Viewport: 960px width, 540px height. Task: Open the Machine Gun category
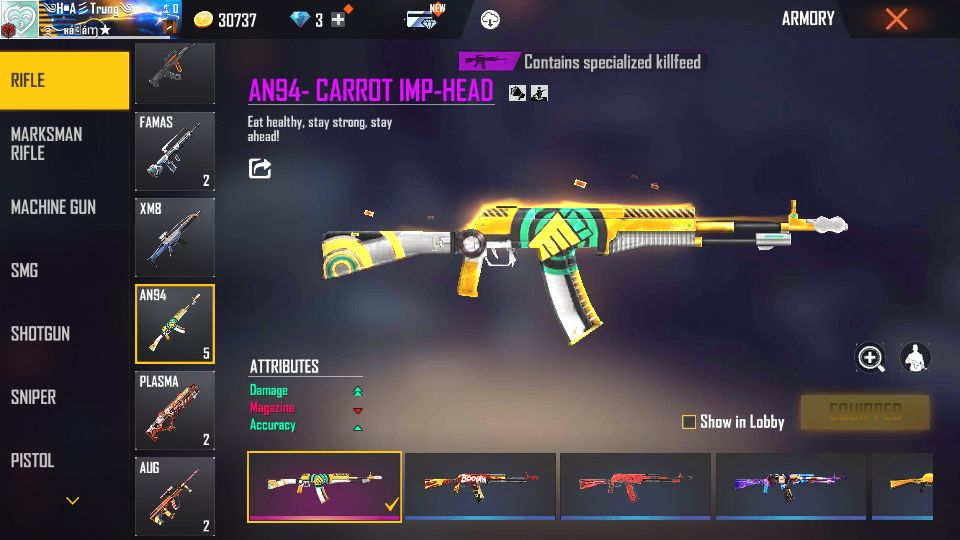(x=53, y=207)
